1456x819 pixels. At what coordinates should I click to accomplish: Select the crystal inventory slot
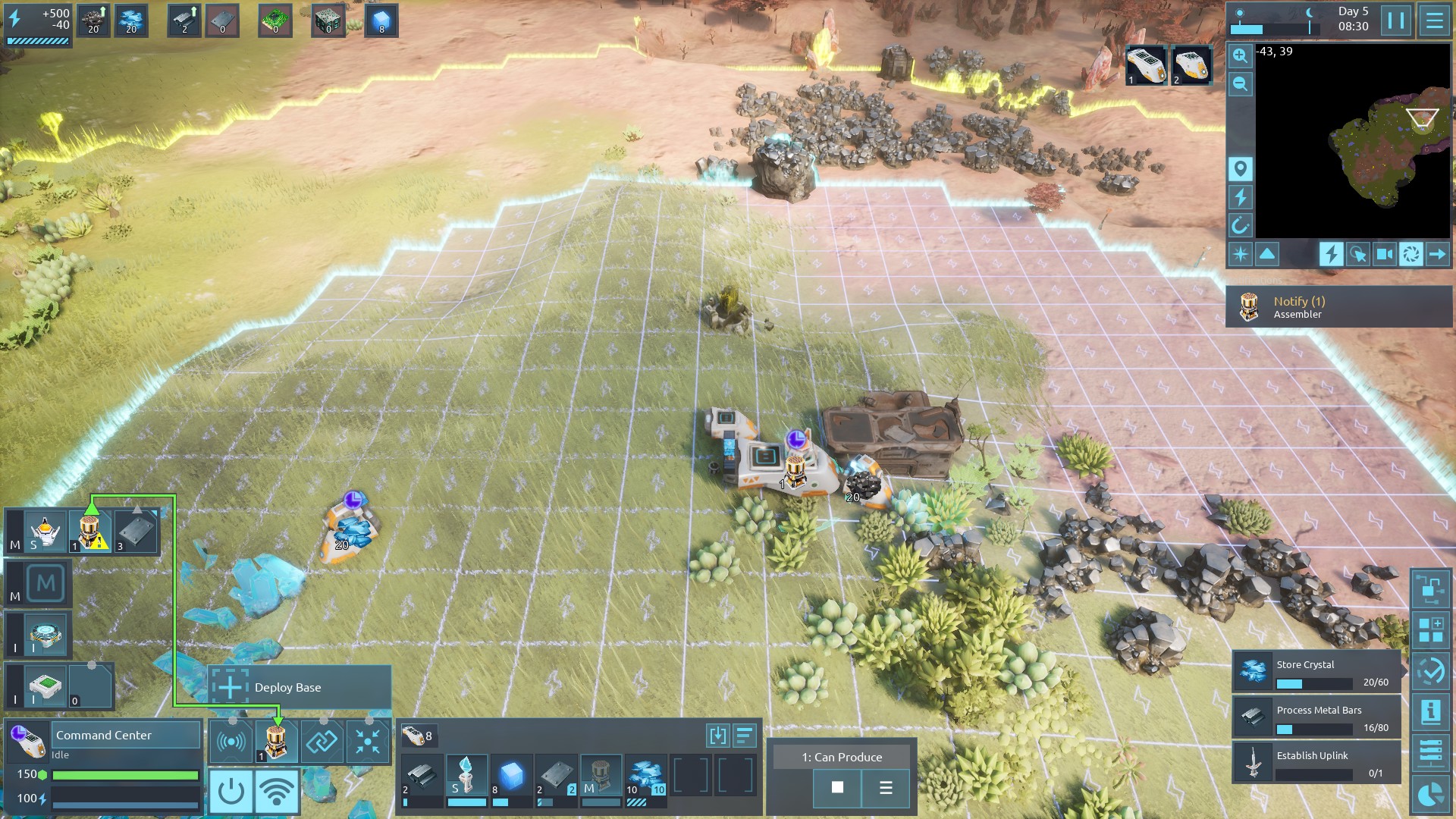pyautogui.click(x=645, y=776)
